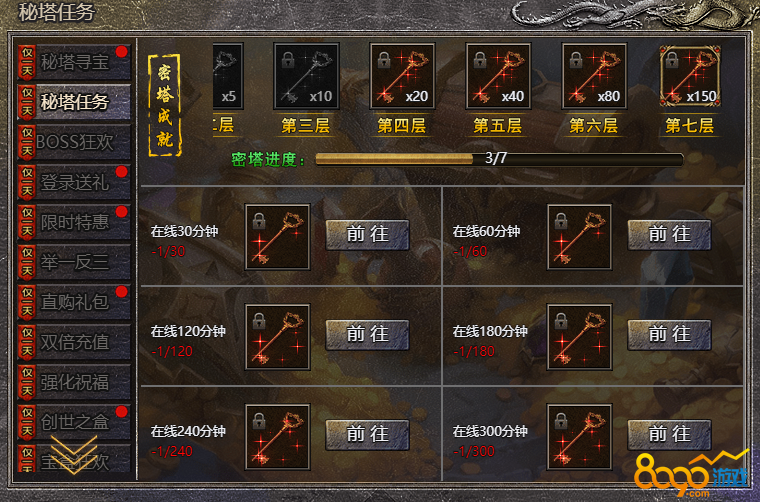Open the 登录送礼 tab
760x502 pixels.
[x=74, y=182]
